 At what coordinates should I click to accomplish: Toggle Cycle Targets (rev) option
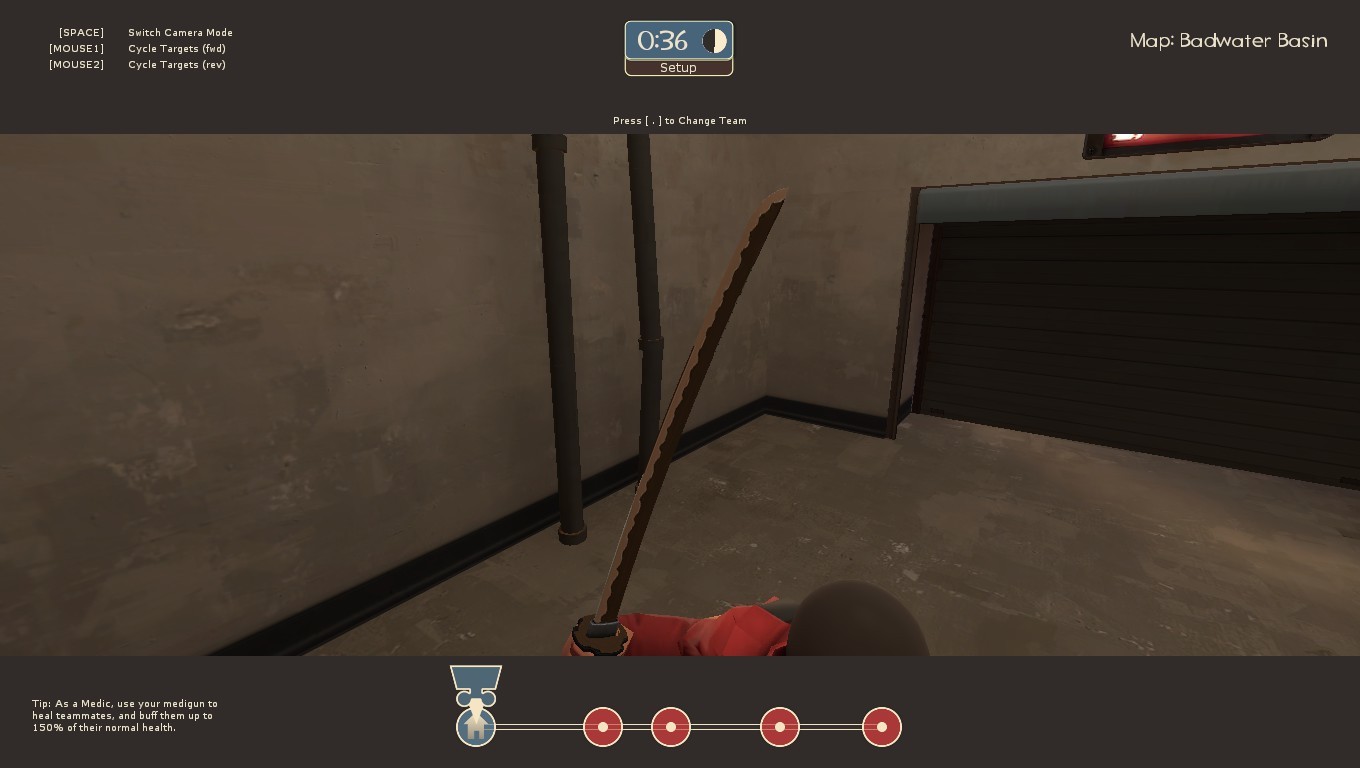tap(177, 64)
